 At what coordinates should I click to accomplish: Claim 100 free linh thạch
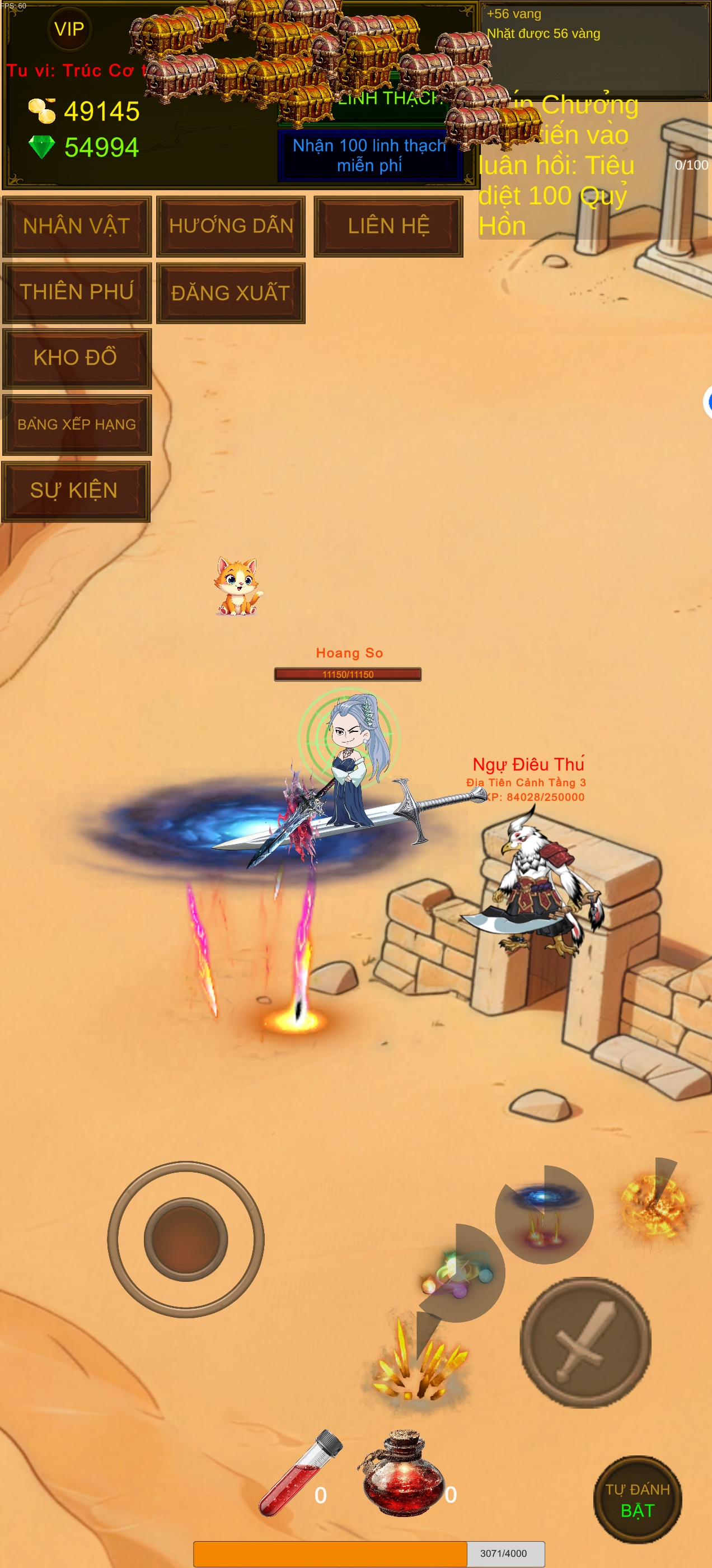point(369,155)
